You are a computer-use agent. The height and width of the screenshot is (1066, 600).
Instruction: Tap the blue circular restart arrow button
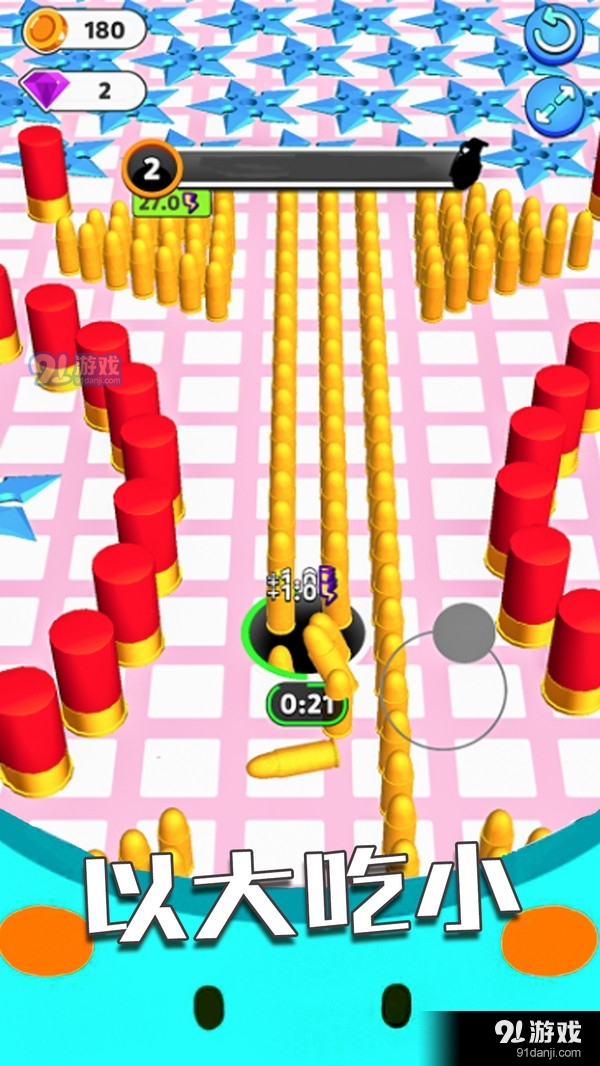tap(556, 32)
